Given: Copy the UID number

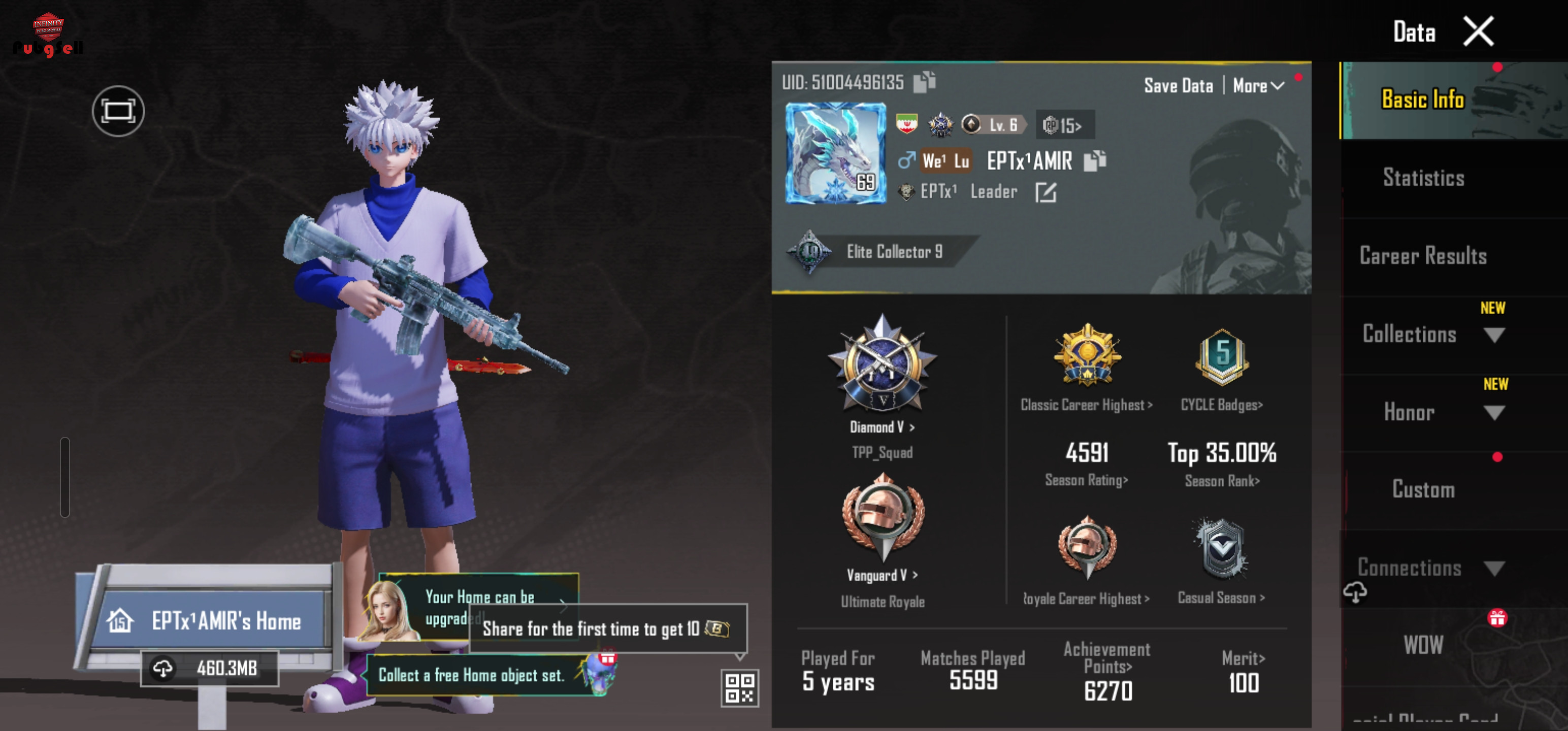Looking at the screenshot, I should [x=924, y=82].
